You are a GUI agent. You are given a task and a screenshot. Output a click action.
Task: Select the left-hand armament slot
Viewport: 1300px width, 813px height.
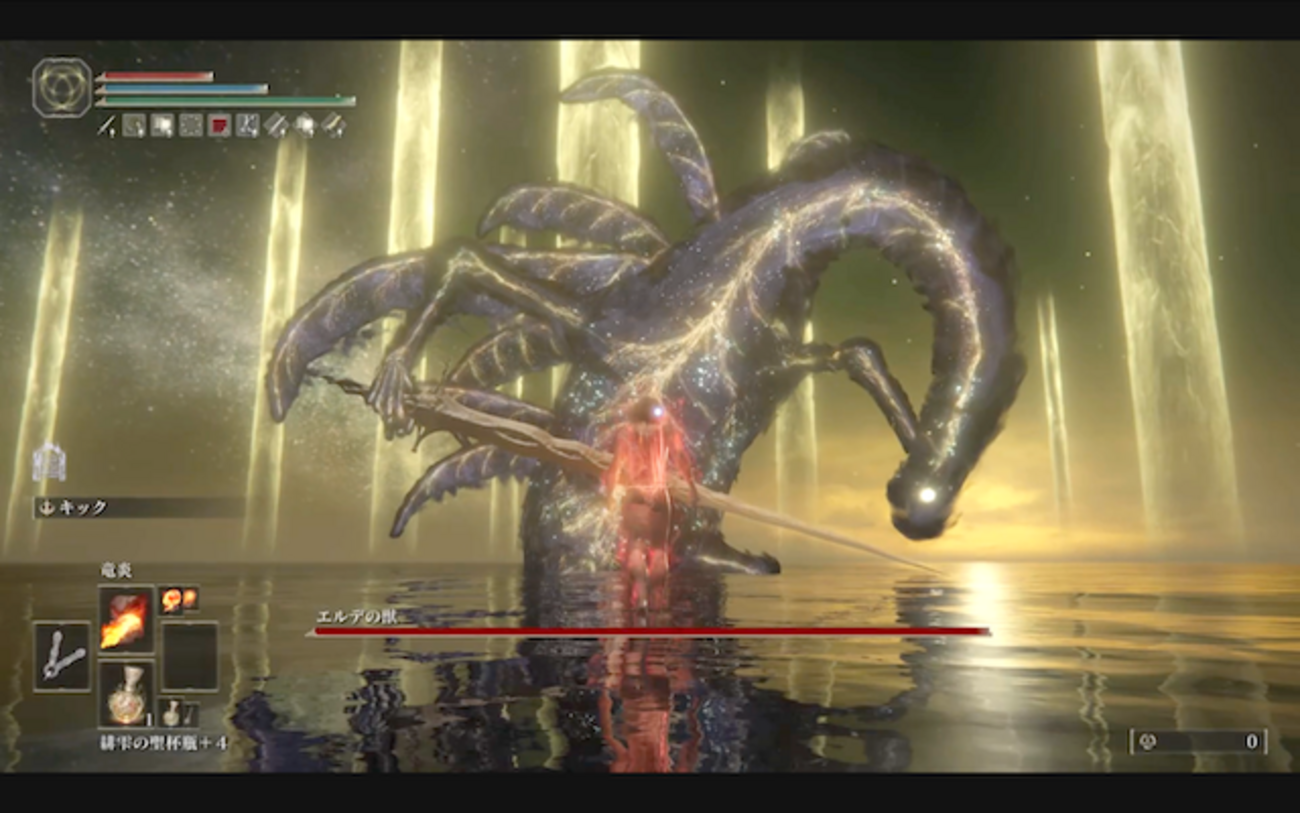(61, 656)
